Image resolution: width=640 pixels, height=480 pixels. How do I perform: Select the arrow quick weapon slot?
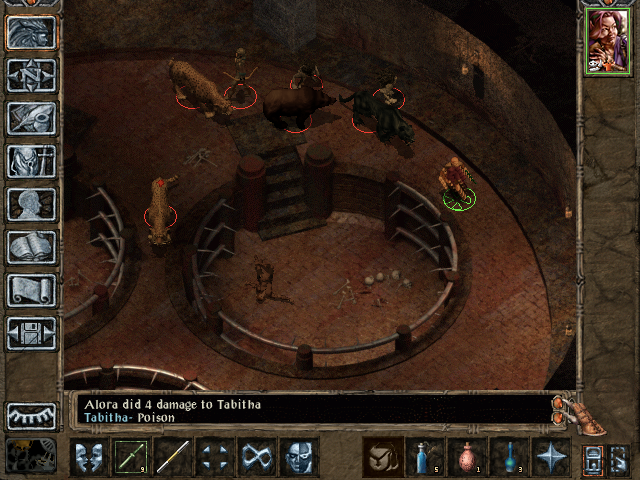point(131,457)
